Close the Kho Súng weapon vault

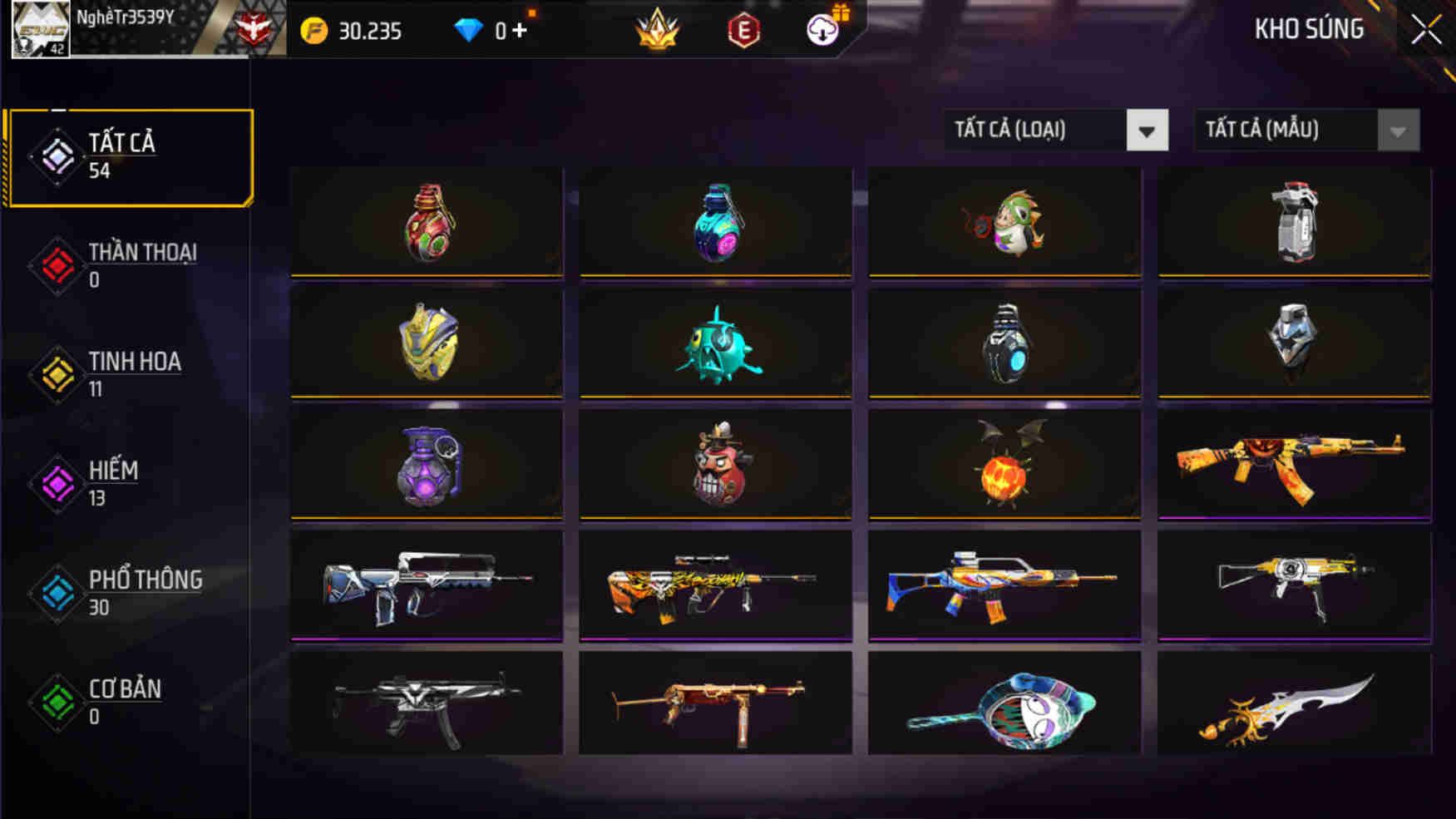click(x=1426, y=30)
